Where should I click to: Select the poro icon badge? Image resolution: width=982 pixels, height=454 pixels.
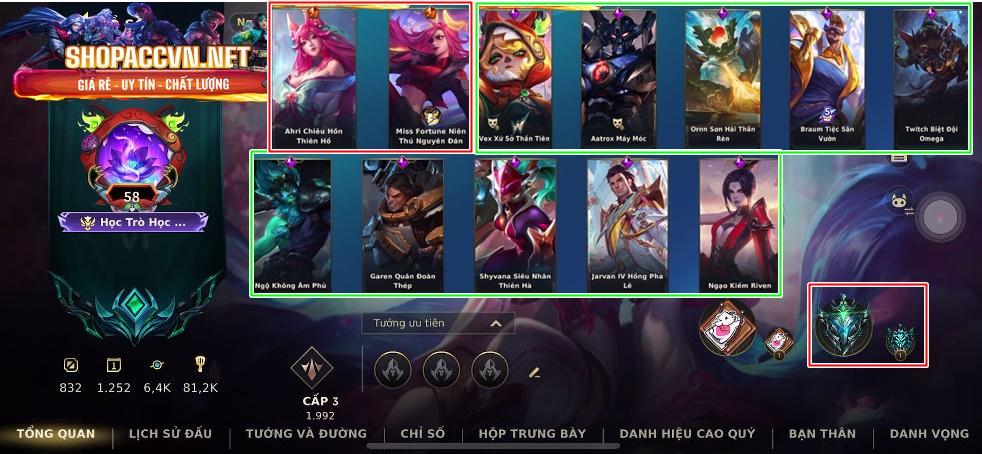[728, 327]
